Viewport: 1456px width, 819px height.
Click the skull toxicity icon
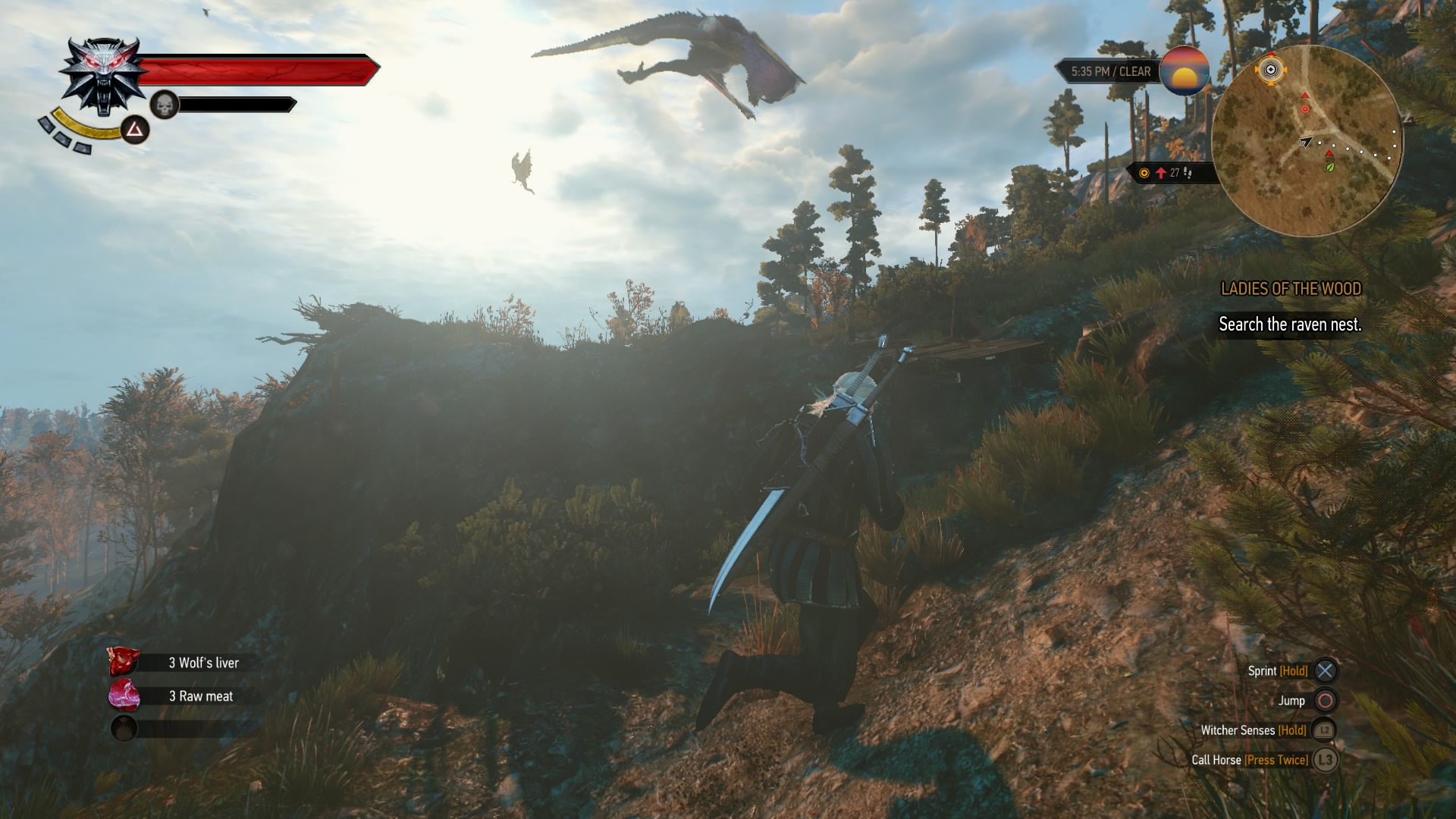164,105
